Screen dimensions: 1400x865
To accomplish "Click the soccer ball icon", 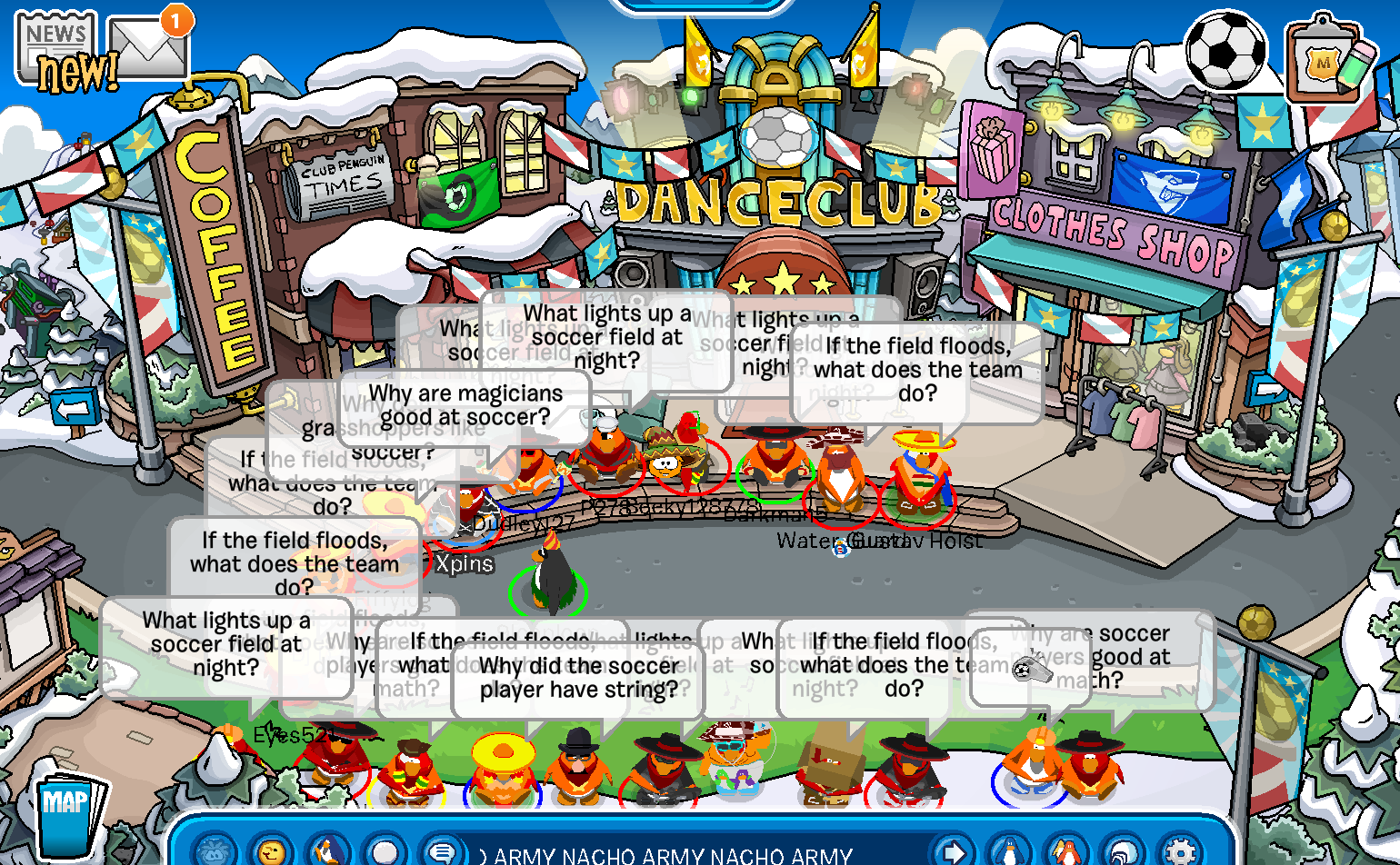I will tap(1225, 50).
